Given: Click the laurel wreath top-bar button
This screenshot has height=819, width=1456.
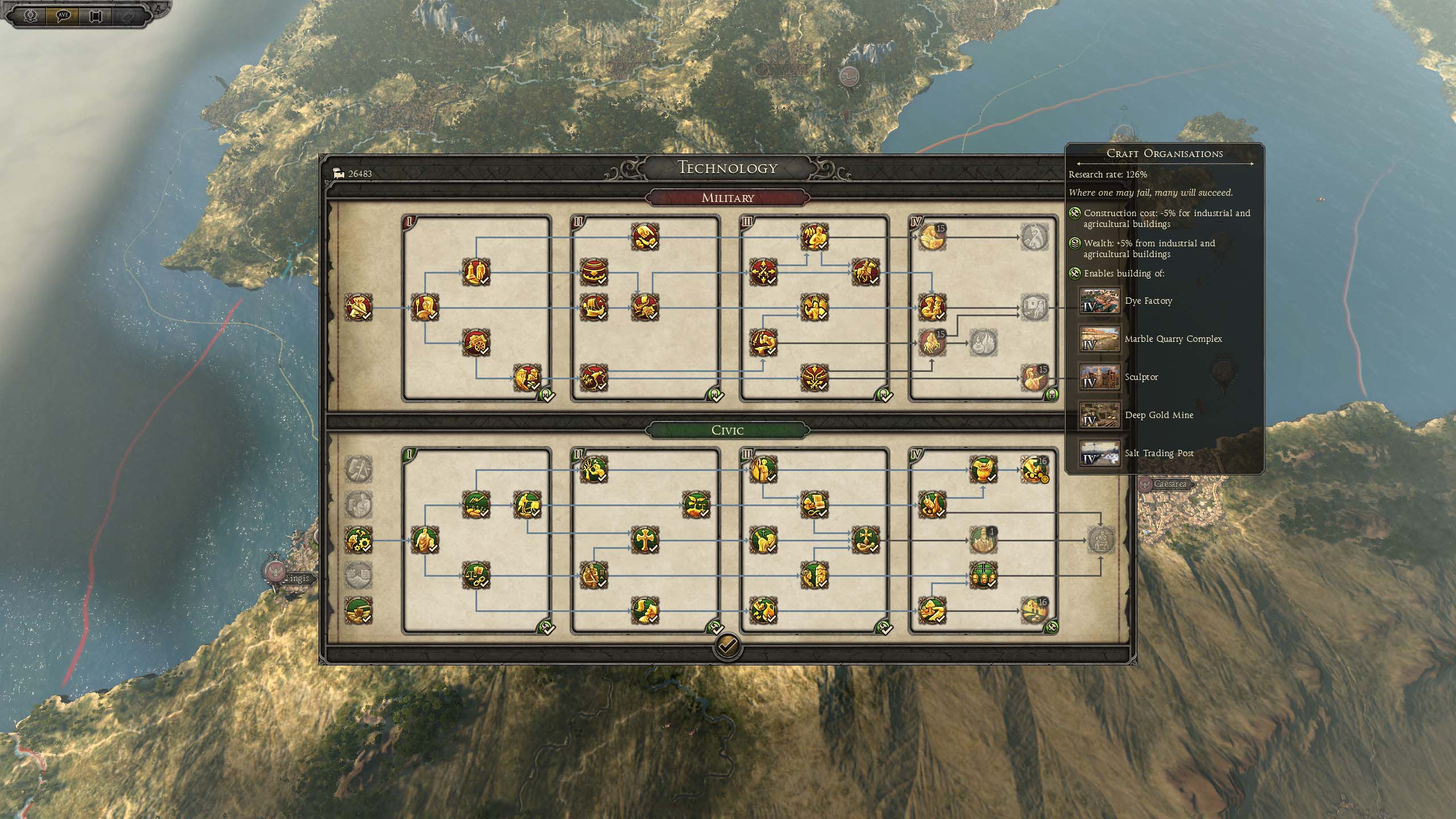Looking at the screenshot, I should [31, 15].
